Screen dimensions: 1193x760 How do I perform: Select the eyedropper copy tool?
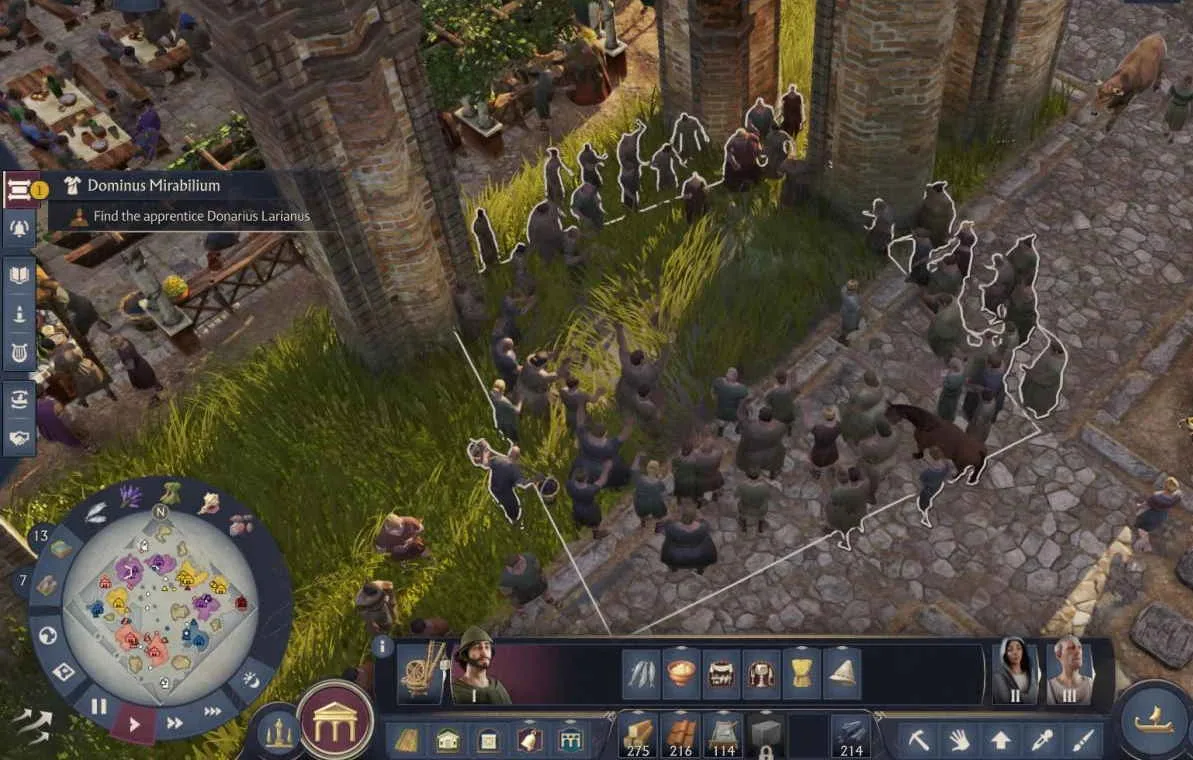1041,740
